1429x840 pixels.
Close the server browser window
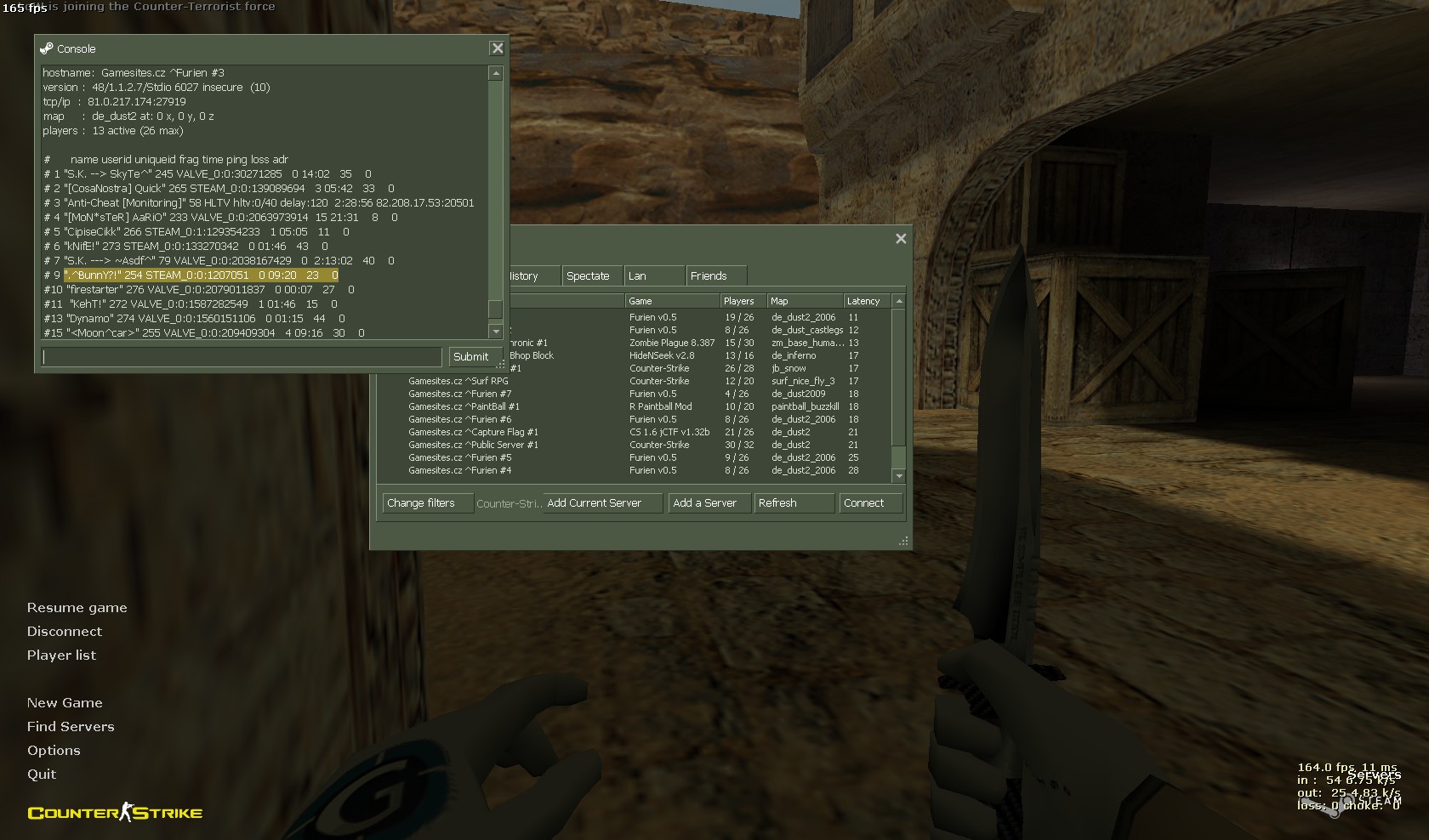pyautogui.click(x=901, y=239)
